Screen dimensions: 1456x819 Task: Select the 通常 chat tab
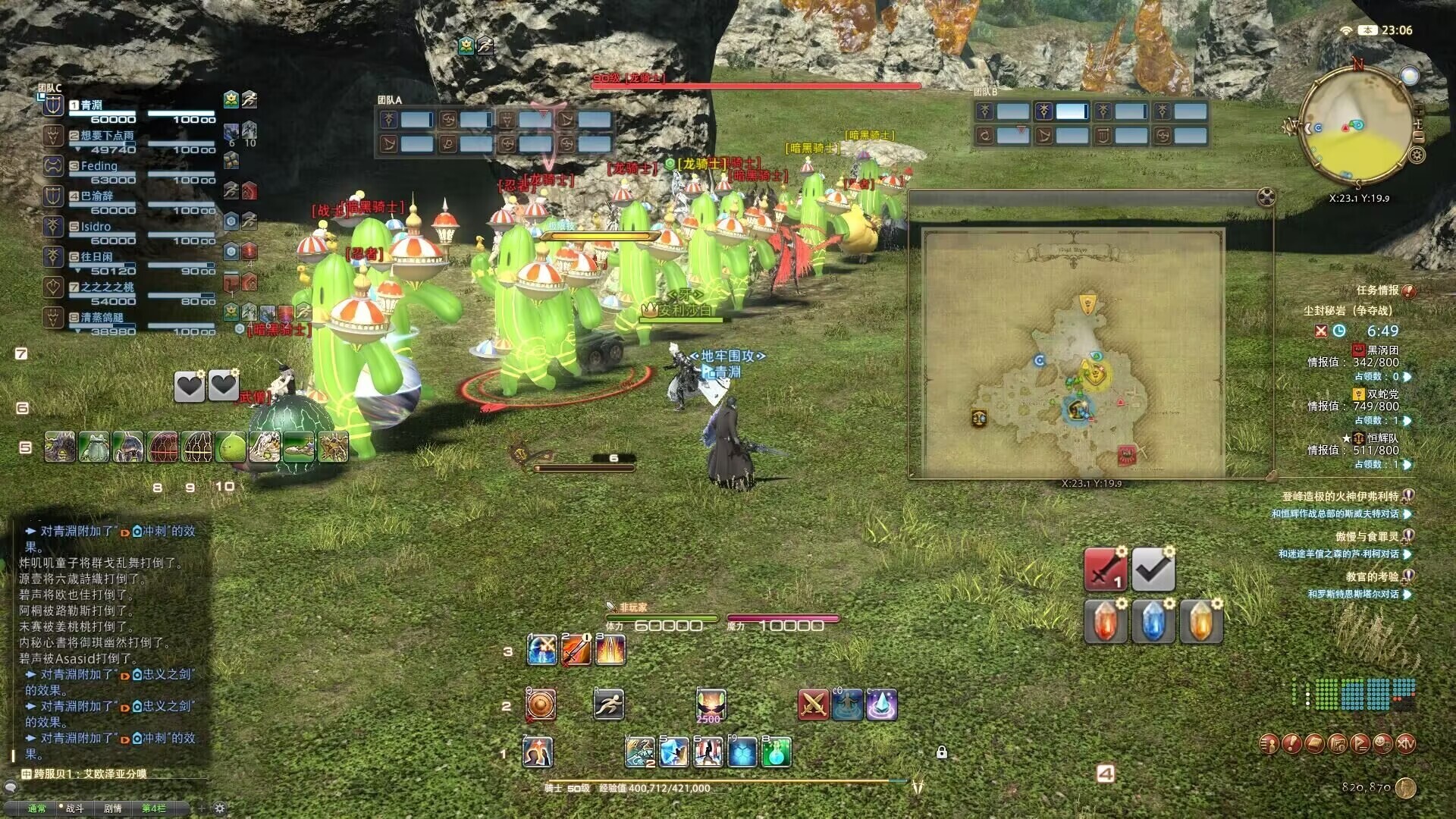(36, 808)
